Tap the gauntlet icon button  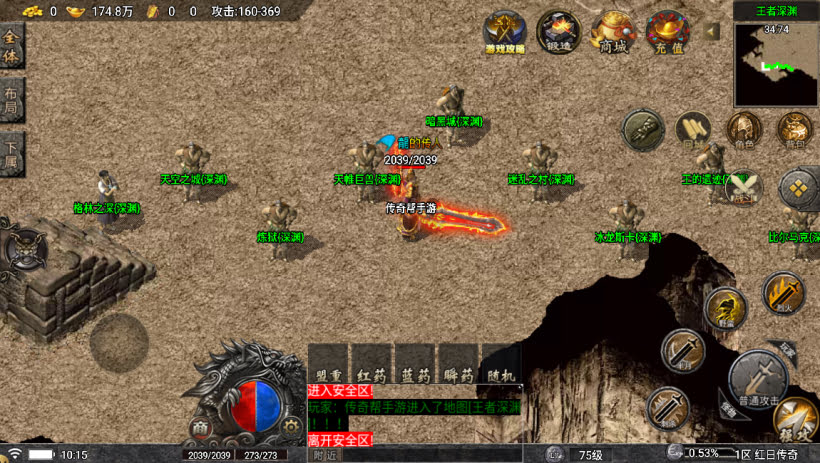[x=643, y=129]
